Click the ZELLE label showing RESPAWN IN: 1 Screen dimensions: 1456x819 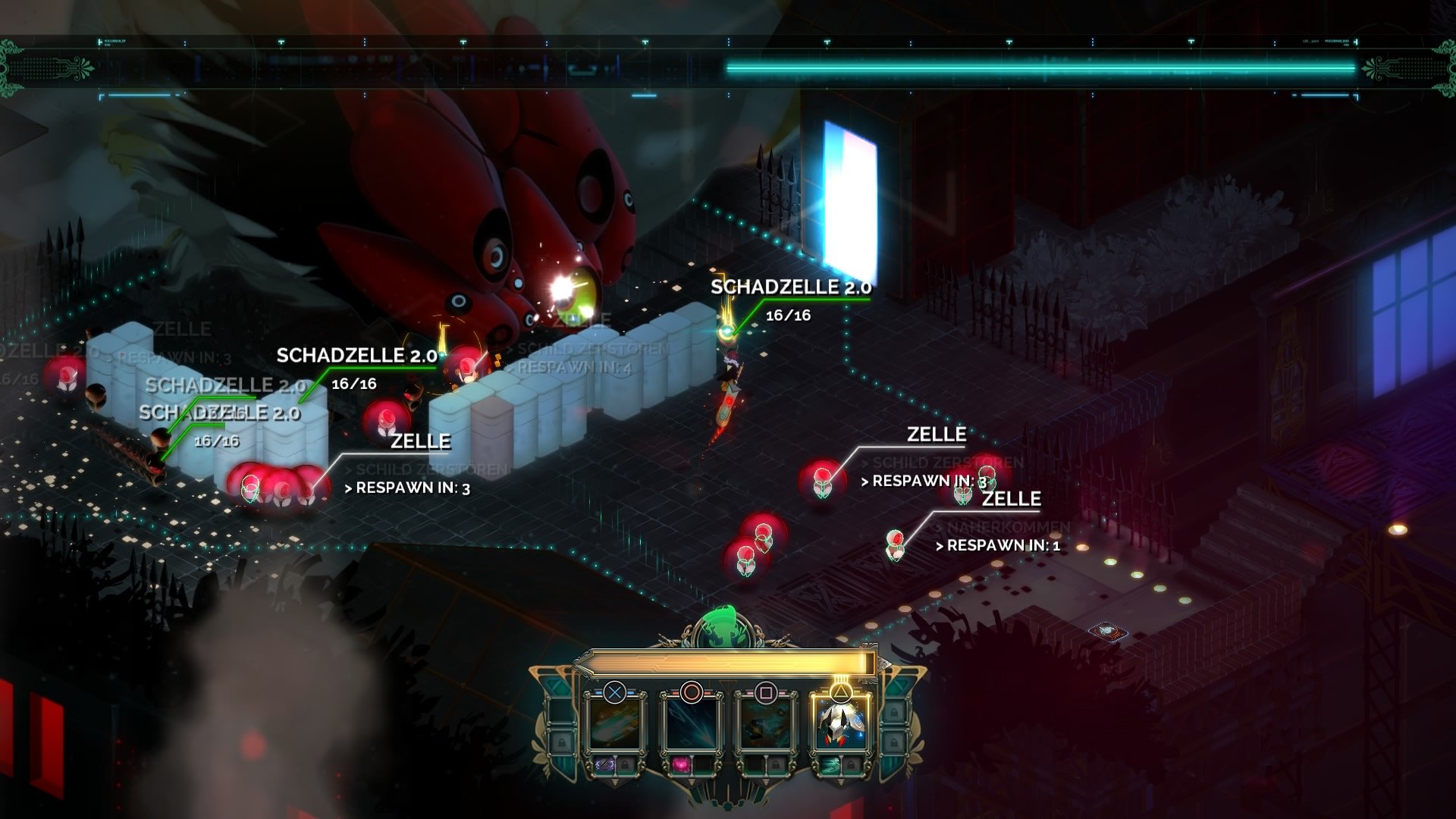[x=1012, y=499]
